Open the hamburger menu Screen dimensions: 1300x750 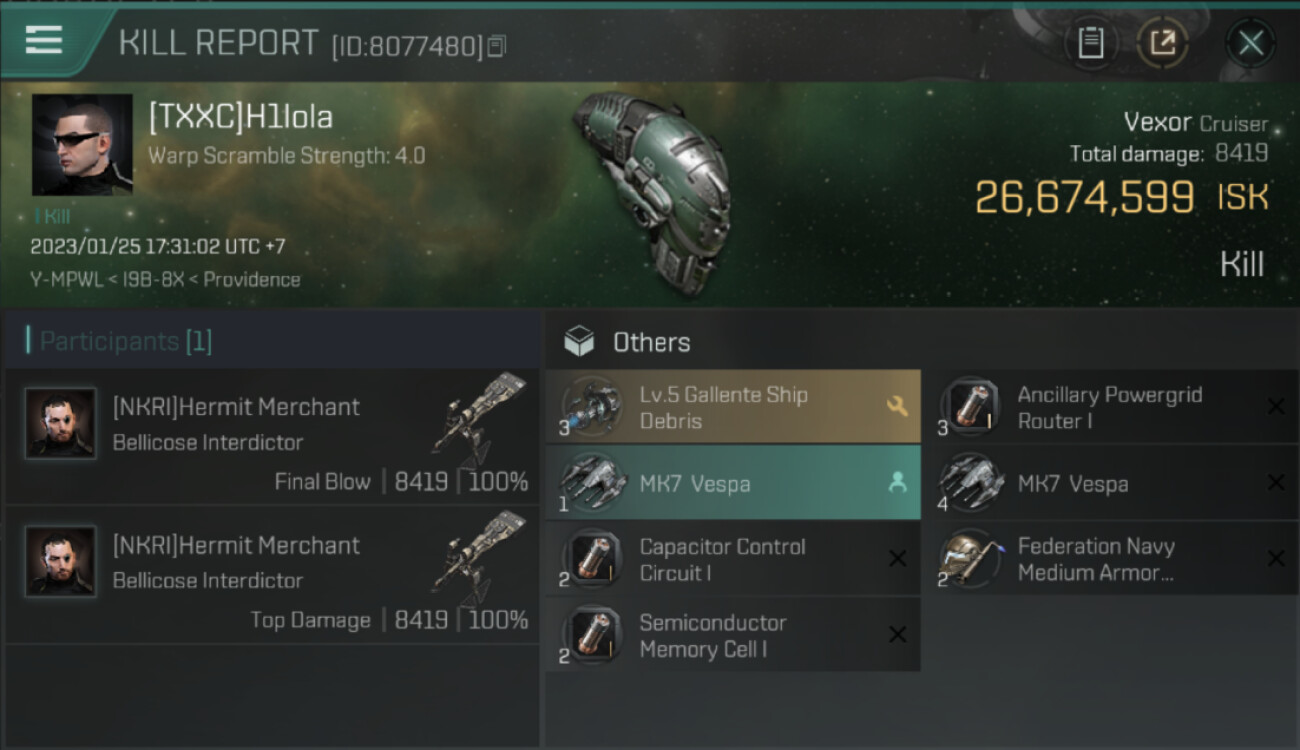pos(44,41)
